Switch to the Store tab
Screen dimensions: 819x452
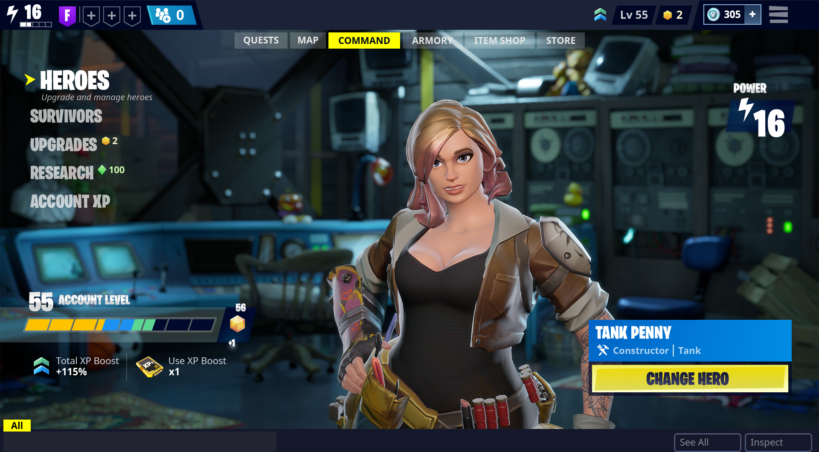[x=560, y=41]
